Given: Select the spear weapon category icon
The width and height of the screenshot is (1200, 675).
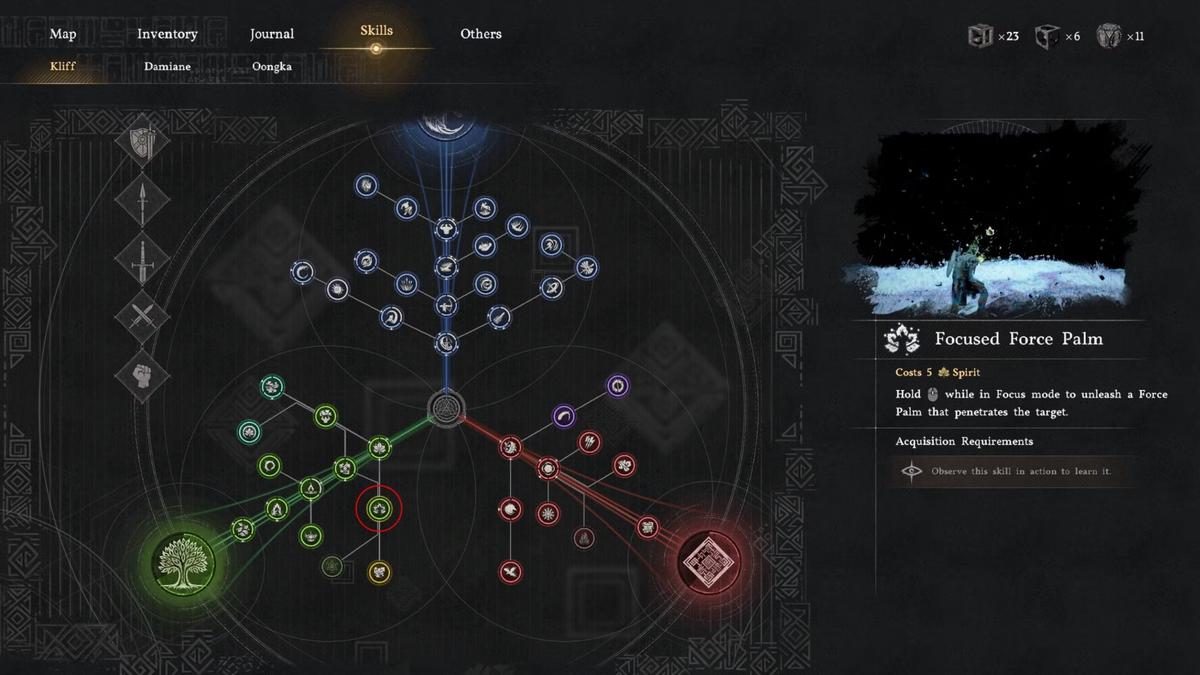Looking at the screenshot, I should (x=142, y=200).
